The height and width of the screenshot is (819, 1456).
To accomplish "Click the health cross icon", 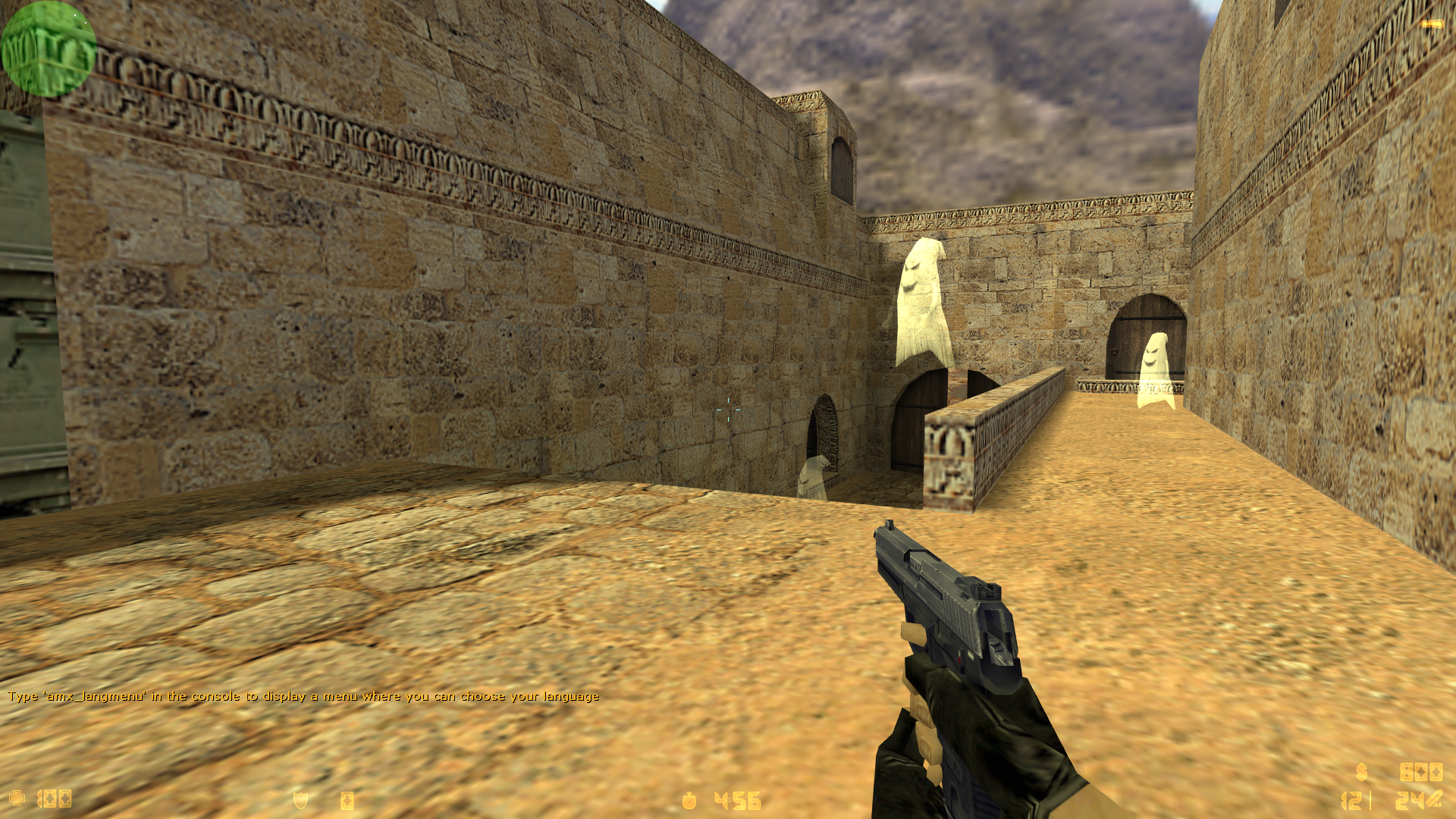I will [17, 799].
